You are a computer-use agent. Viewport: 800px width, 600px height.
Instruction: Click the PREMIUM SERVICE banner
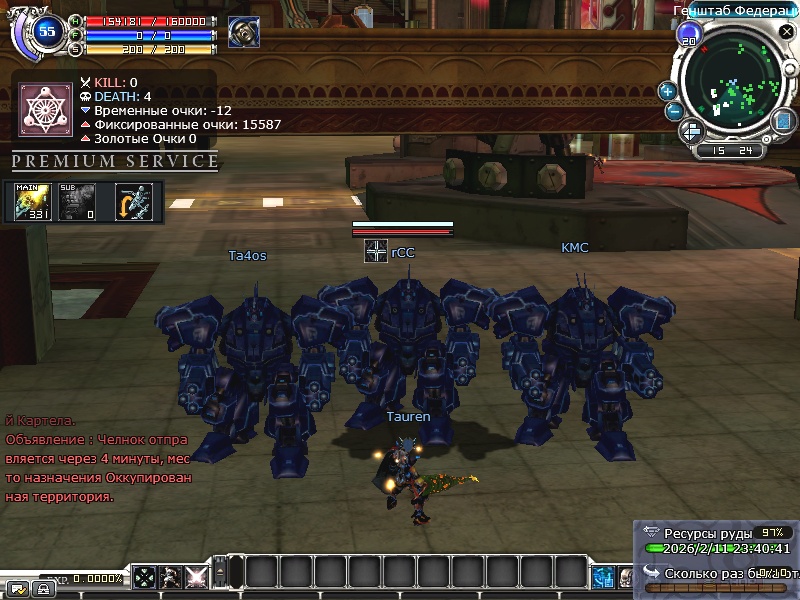tap(115, 161)
